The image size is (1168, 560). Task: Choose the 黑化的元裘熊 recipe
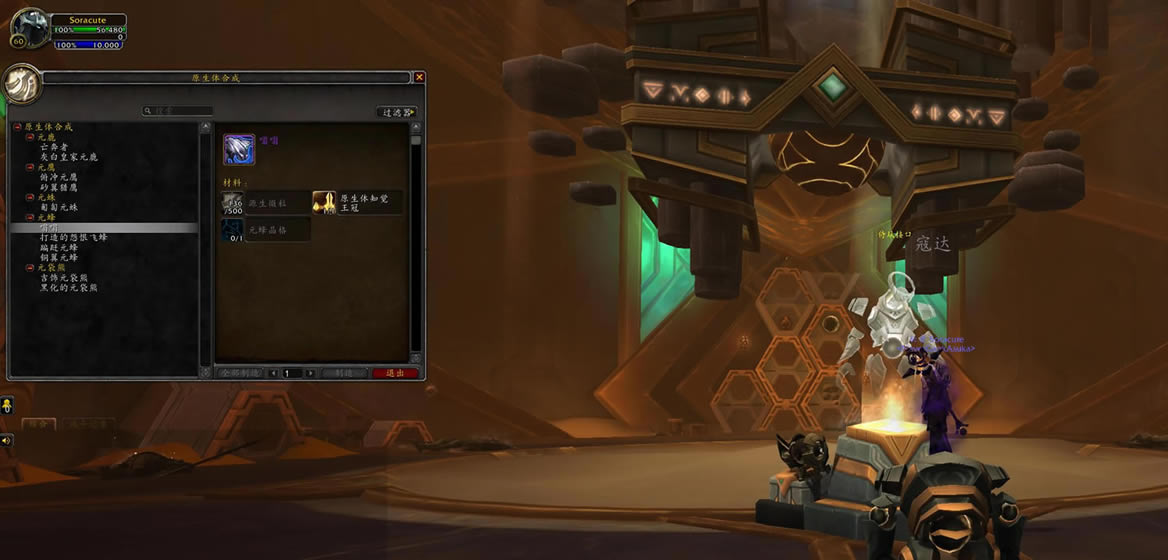tap(69, 288)
